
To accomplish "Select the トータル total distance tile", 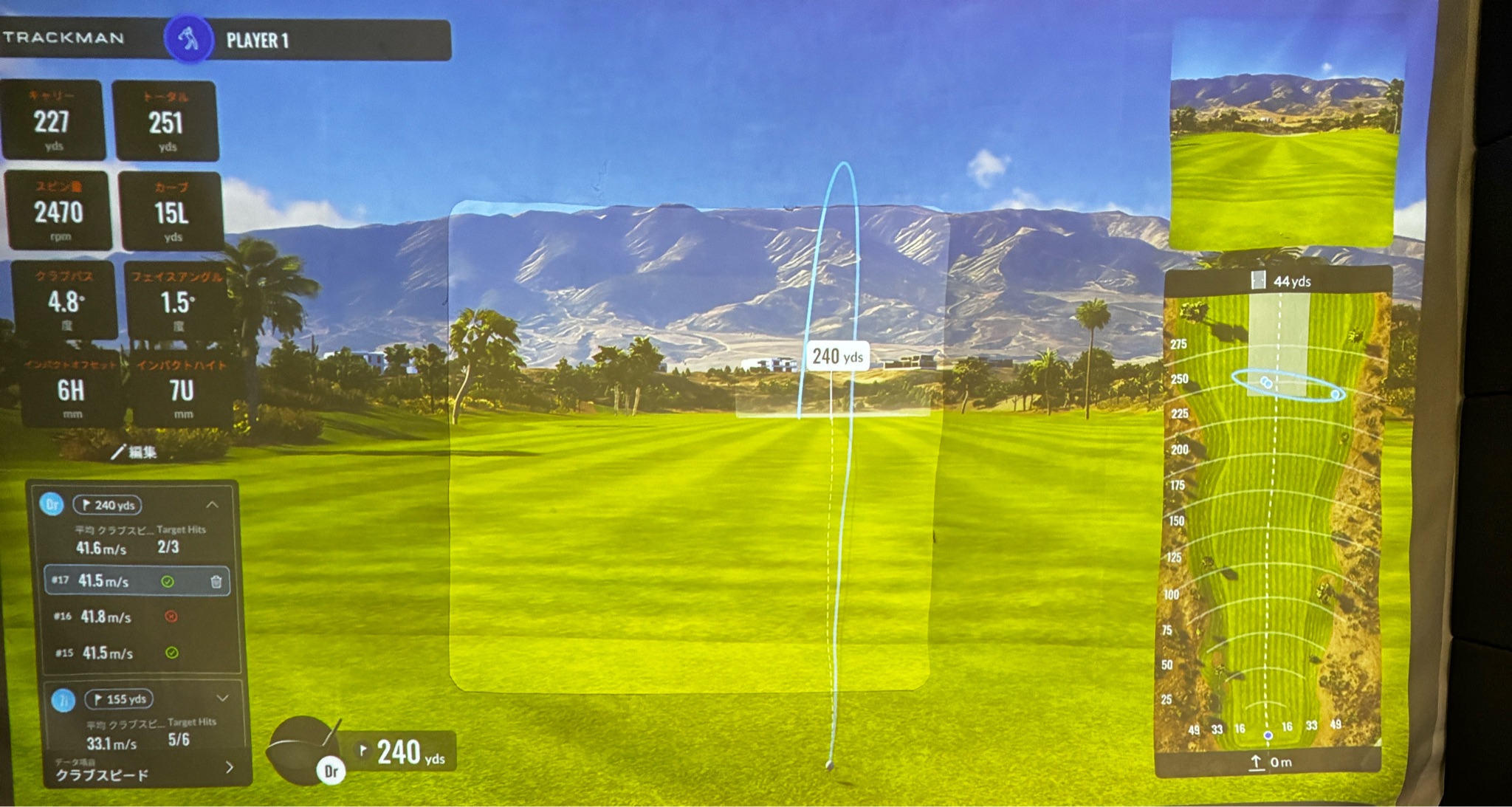I will (165, 122).
